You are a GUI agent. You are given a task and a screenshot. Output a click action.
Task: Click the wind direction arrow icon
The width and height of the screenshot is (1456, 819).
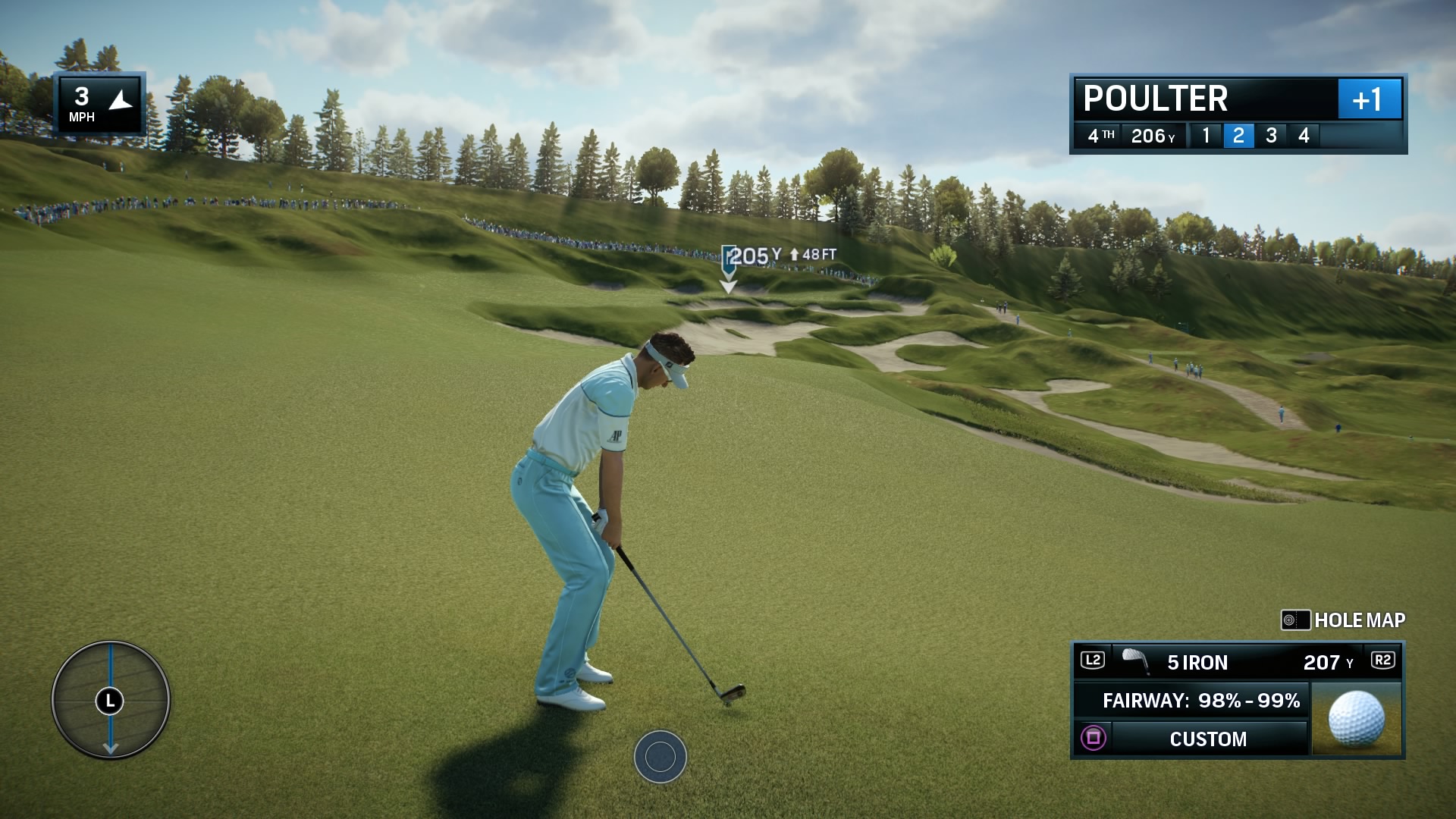point(120,99)
